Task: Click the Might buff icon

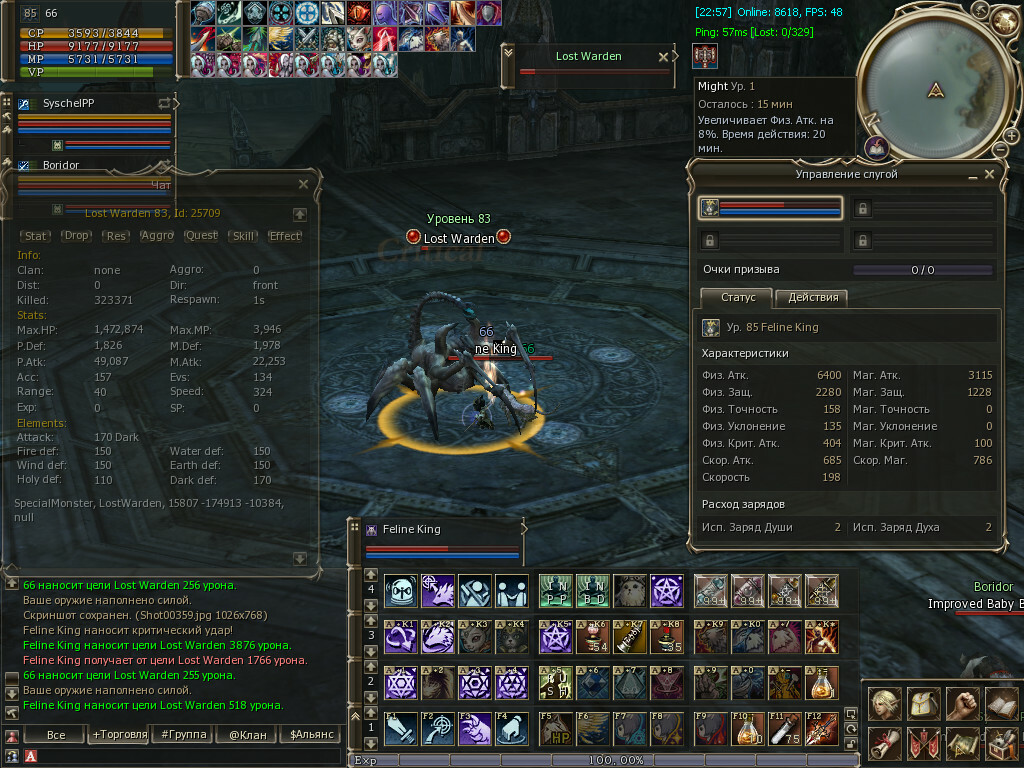Action: point(708,56)
